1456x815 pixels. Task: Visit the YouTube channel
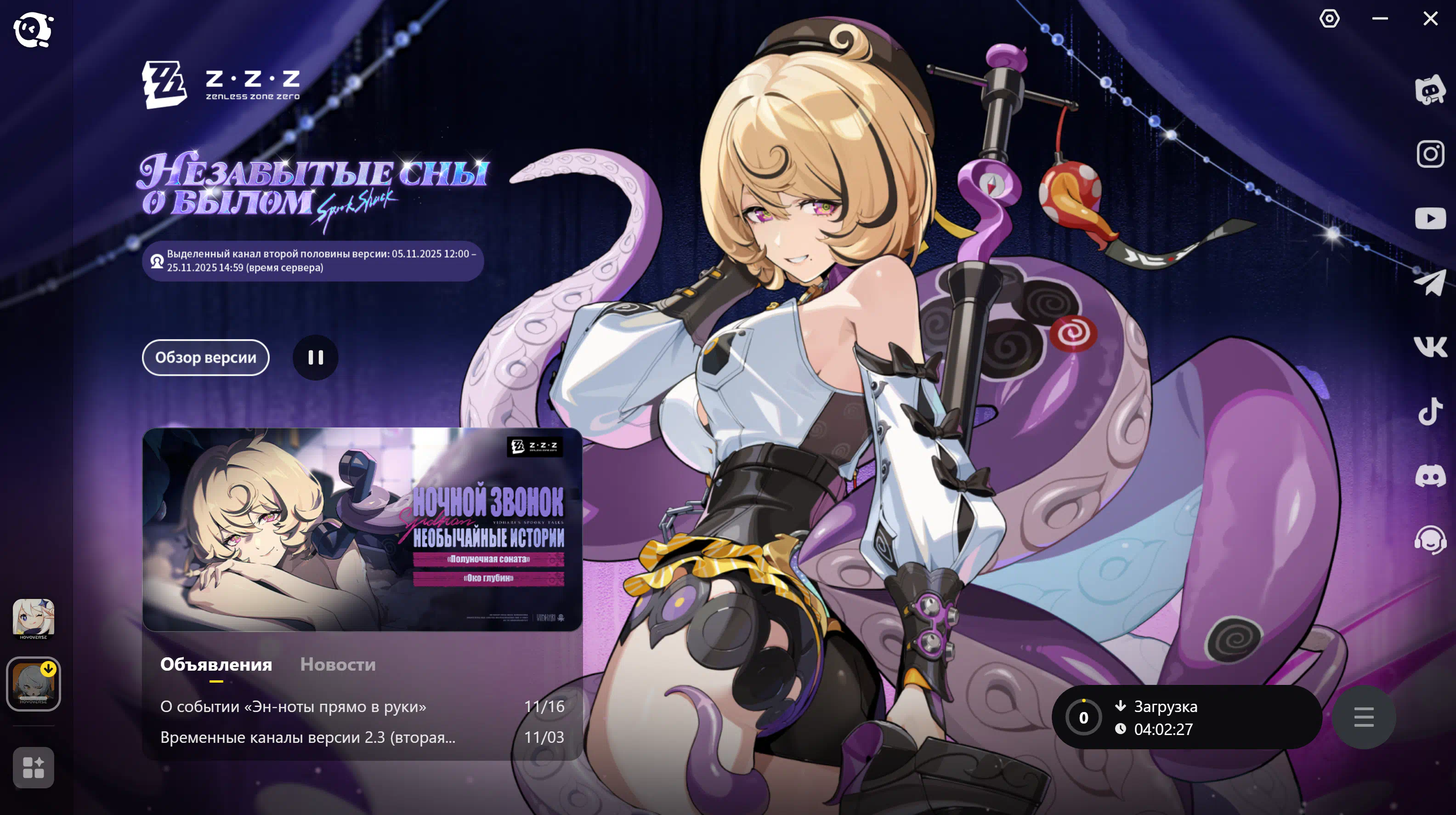(1430, 218)
